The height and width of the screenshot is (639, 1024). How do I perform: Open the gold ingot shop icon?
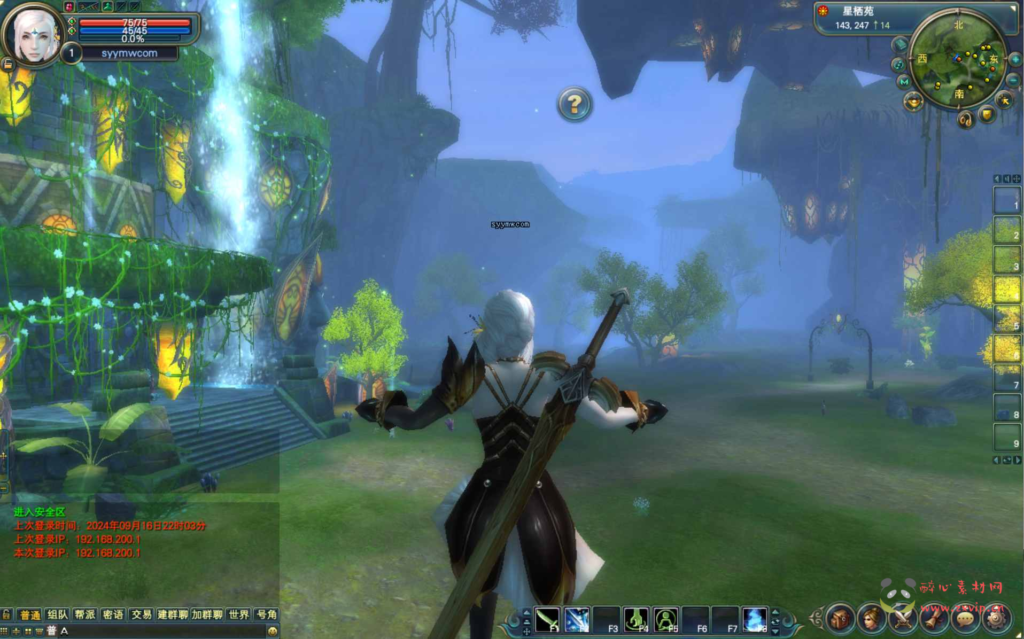point(914,101)
